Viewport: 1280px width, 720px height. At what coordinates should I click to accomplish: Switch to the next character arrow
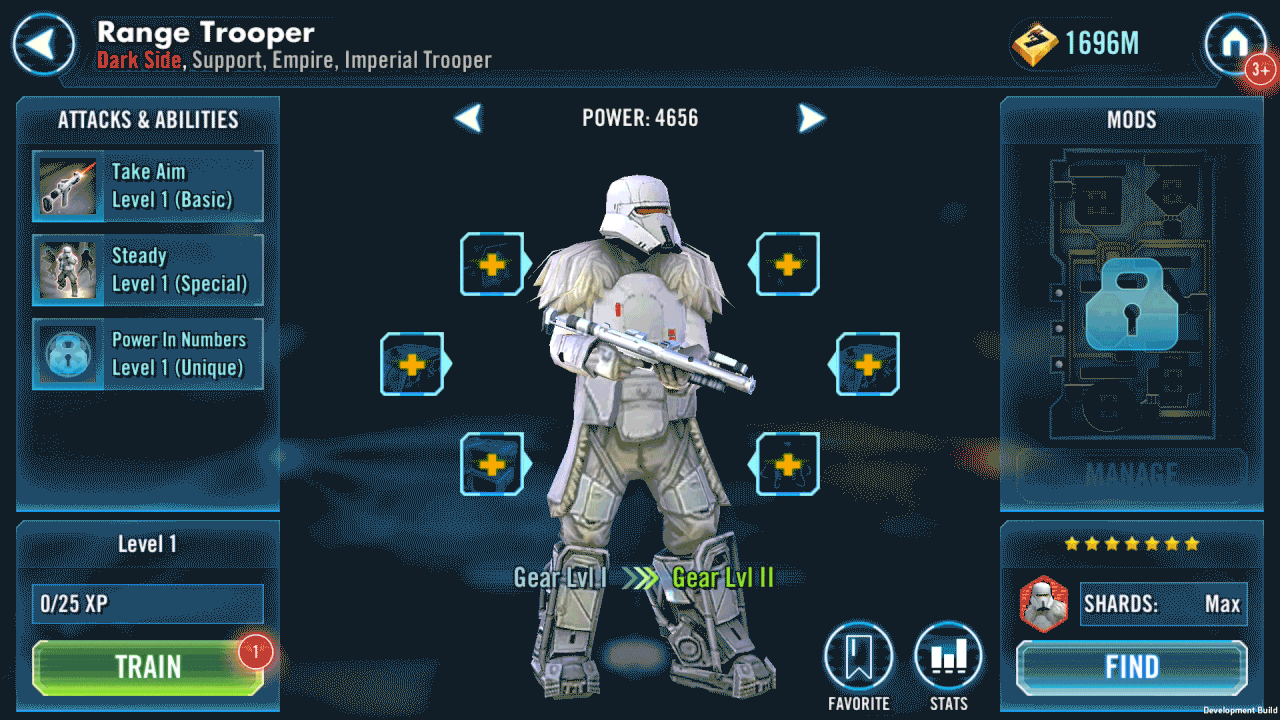coord(811,118)
